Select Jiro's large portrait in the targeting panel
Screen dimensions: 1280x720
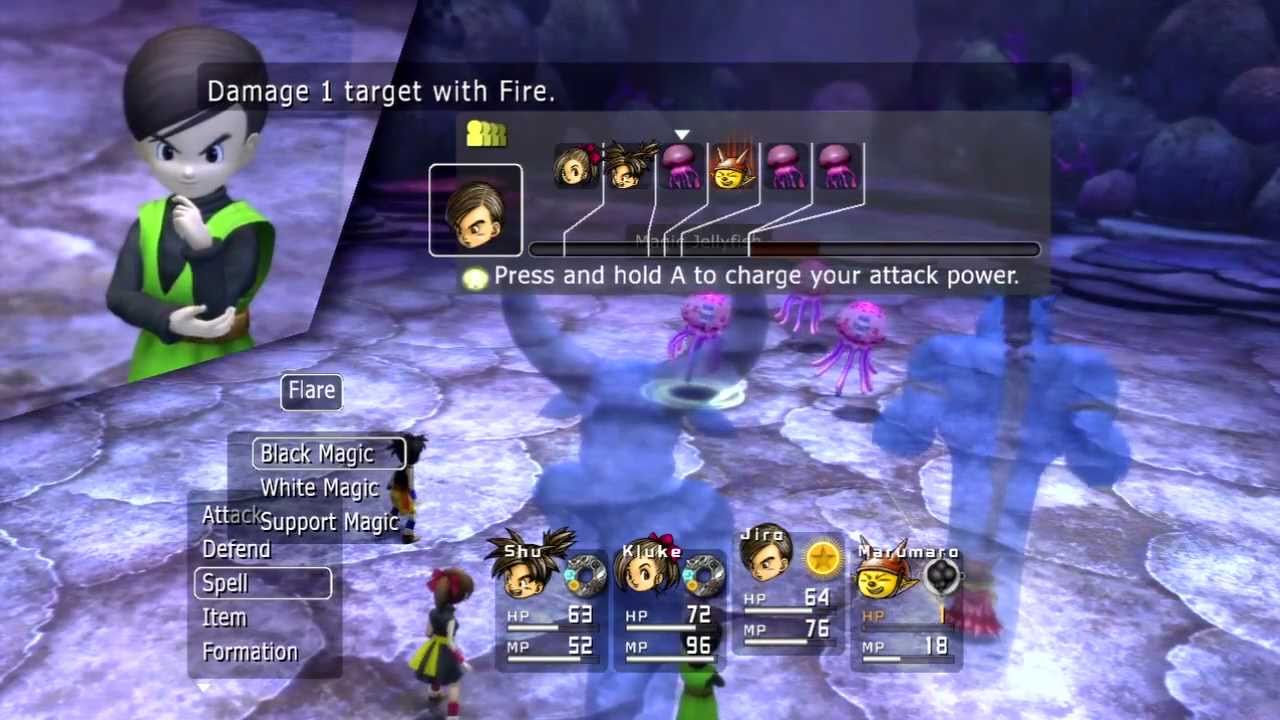475,210
